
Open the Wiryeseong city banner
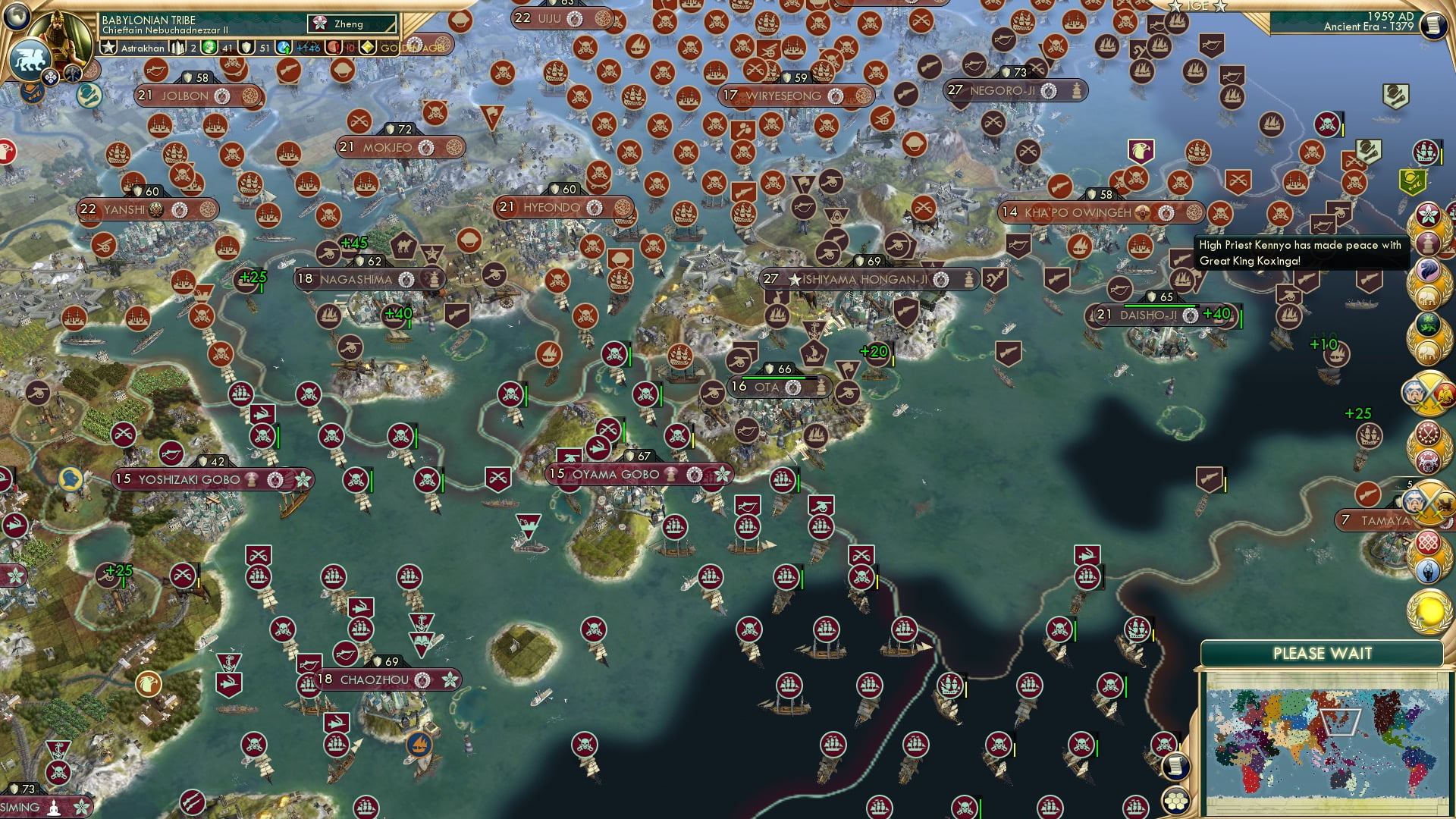(x=784, y=96)
